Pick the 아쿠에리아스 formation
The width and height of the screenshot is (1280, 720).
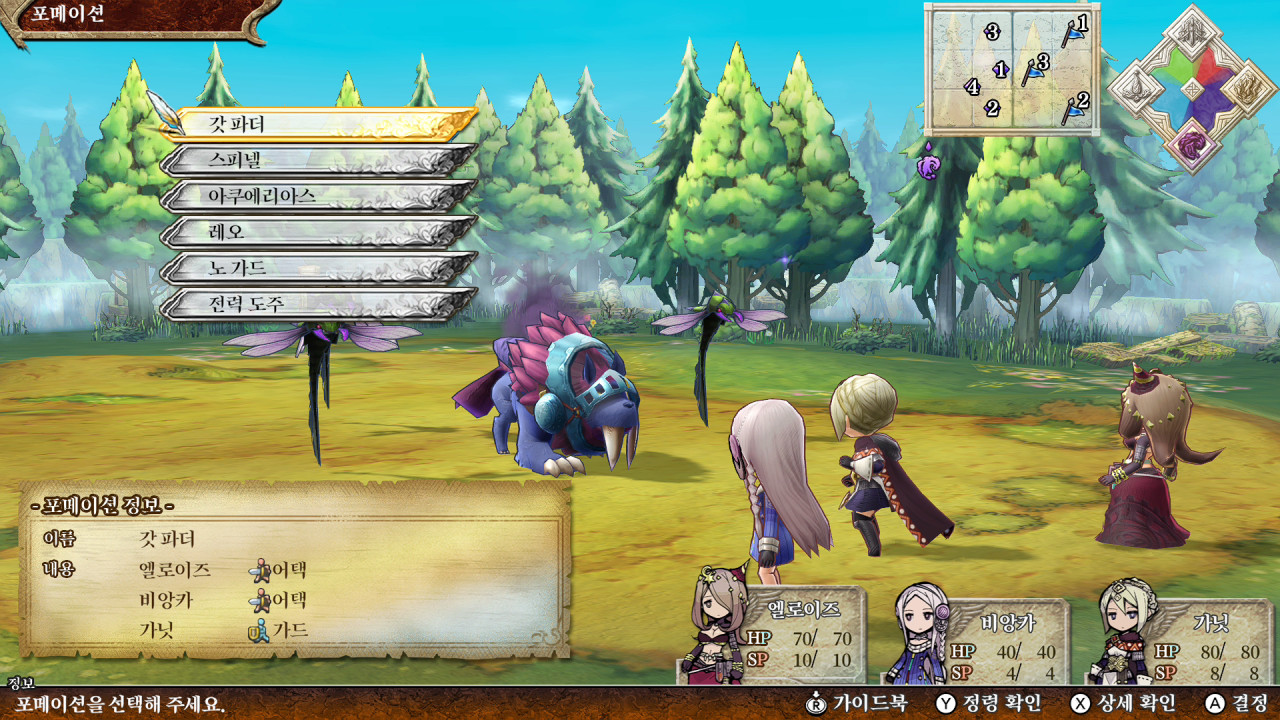(x=318, y=196)
